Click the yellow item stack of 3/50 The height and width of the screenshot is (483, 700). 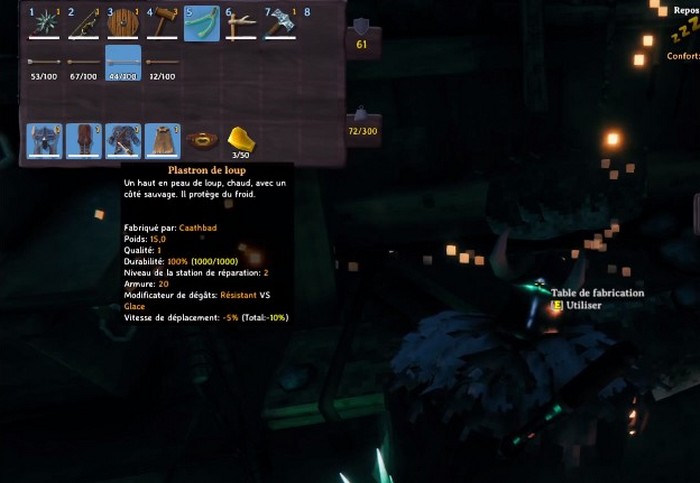240,141
